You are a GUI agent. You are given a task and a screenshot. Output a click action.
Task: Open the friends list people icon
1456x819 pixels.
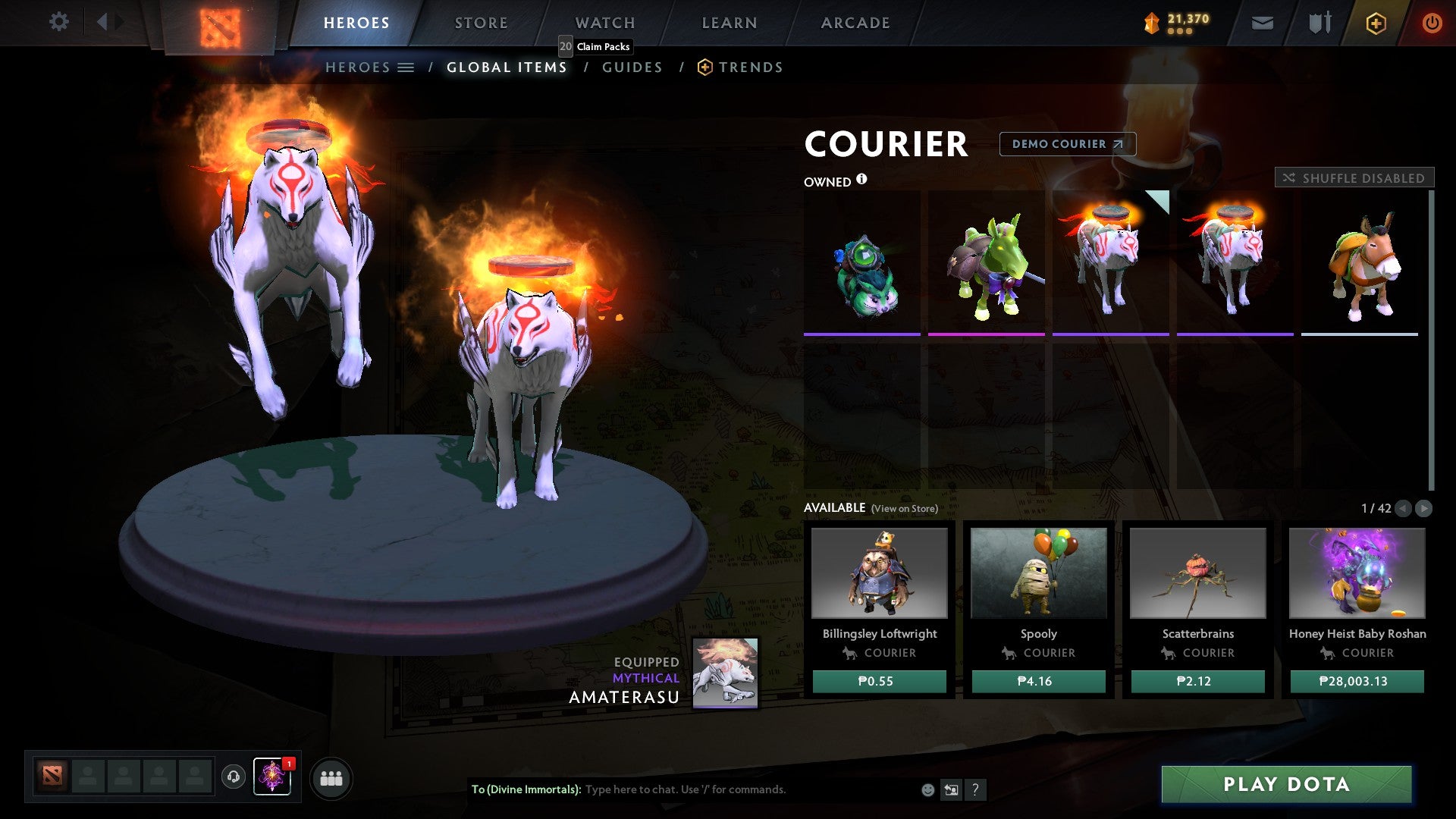(x=330, y=777)
